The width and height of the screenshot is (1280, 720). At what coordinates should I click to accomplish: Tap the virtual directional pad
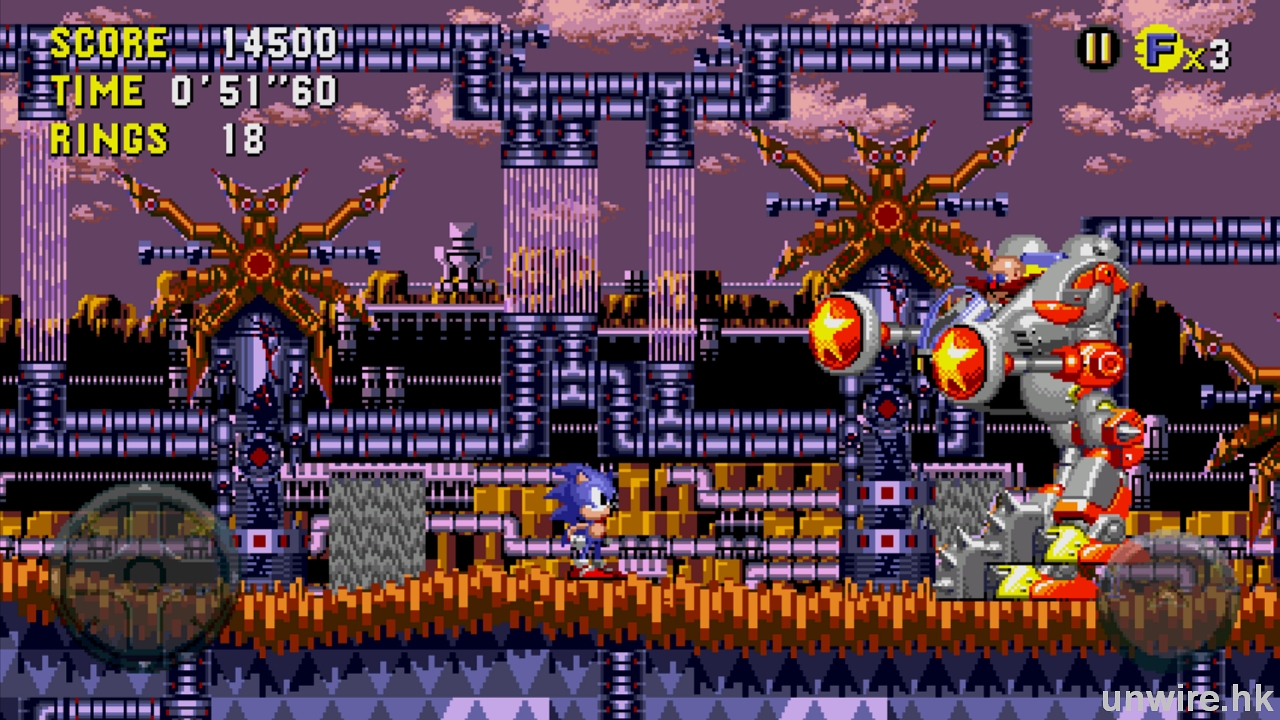point(144,572)
